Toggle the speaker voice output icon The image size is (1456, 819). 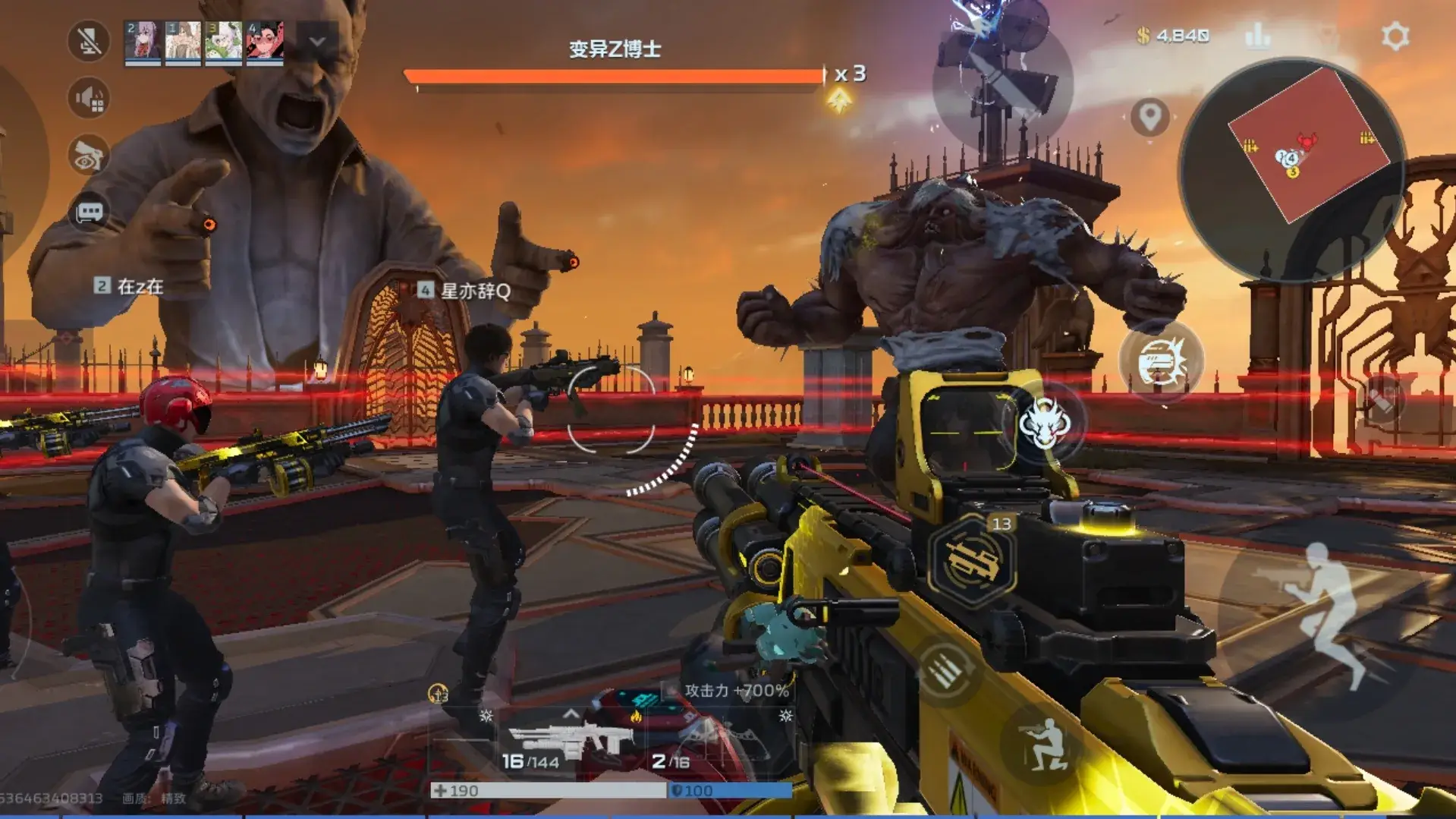pyautogui.click(x=89, y=98)
